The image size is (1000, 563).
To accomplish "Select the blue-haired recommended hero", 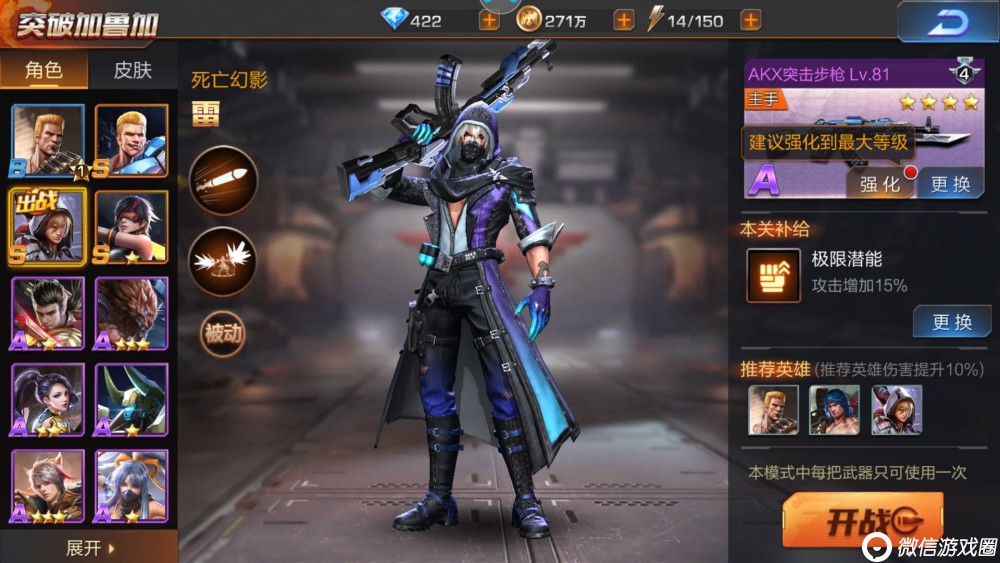I will (834, 410).
